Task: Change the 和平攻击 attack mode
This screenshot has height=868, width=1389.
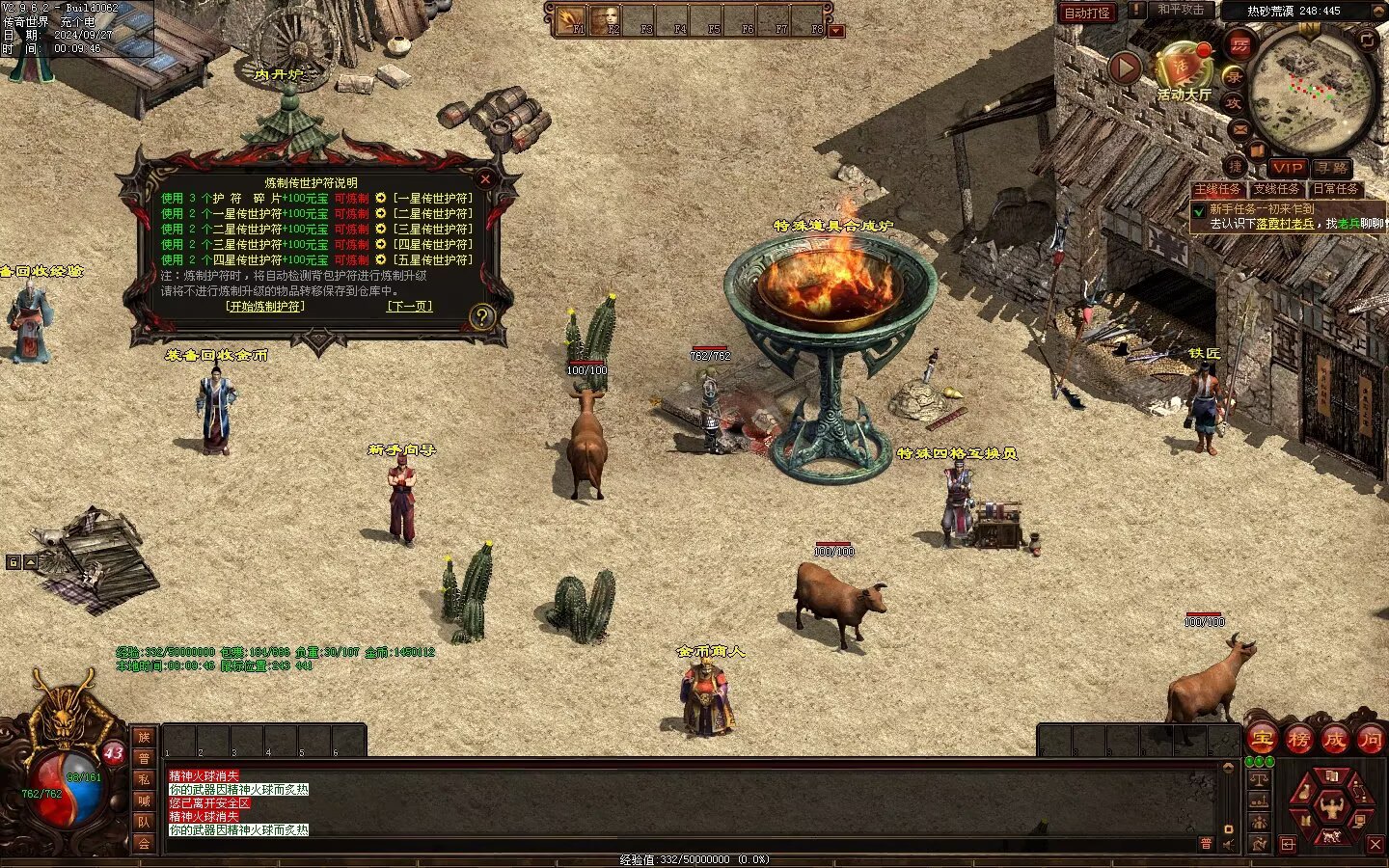Action: pos(1181,10)
